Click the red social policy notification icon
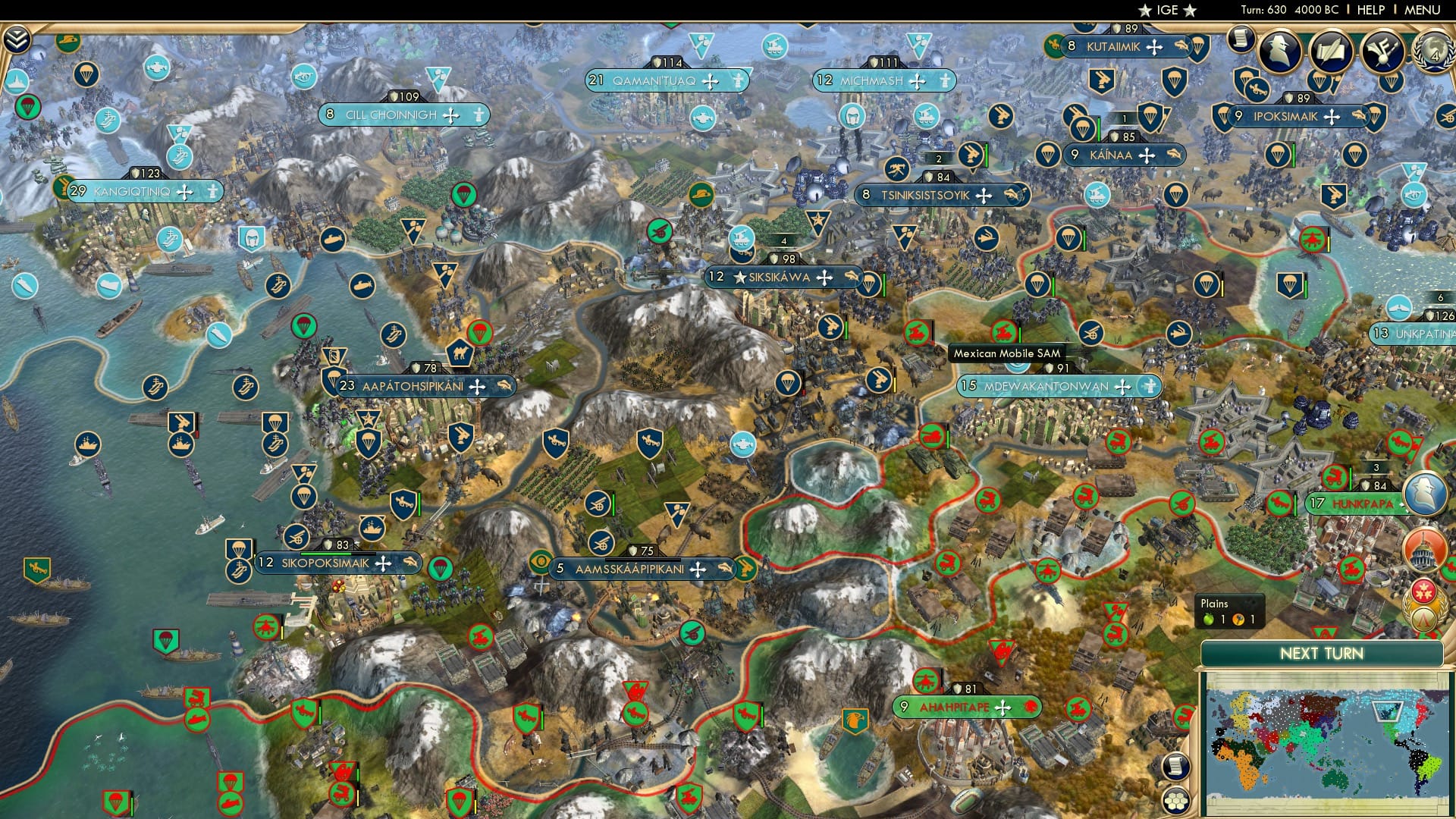This screenshot has height=819, width=1456. point(1424,591)
